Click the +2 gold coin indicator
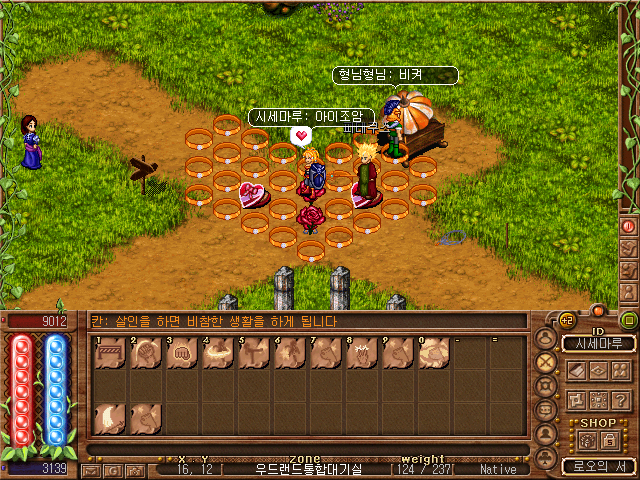This screenshot has width=640, height=480. [566, 321]
